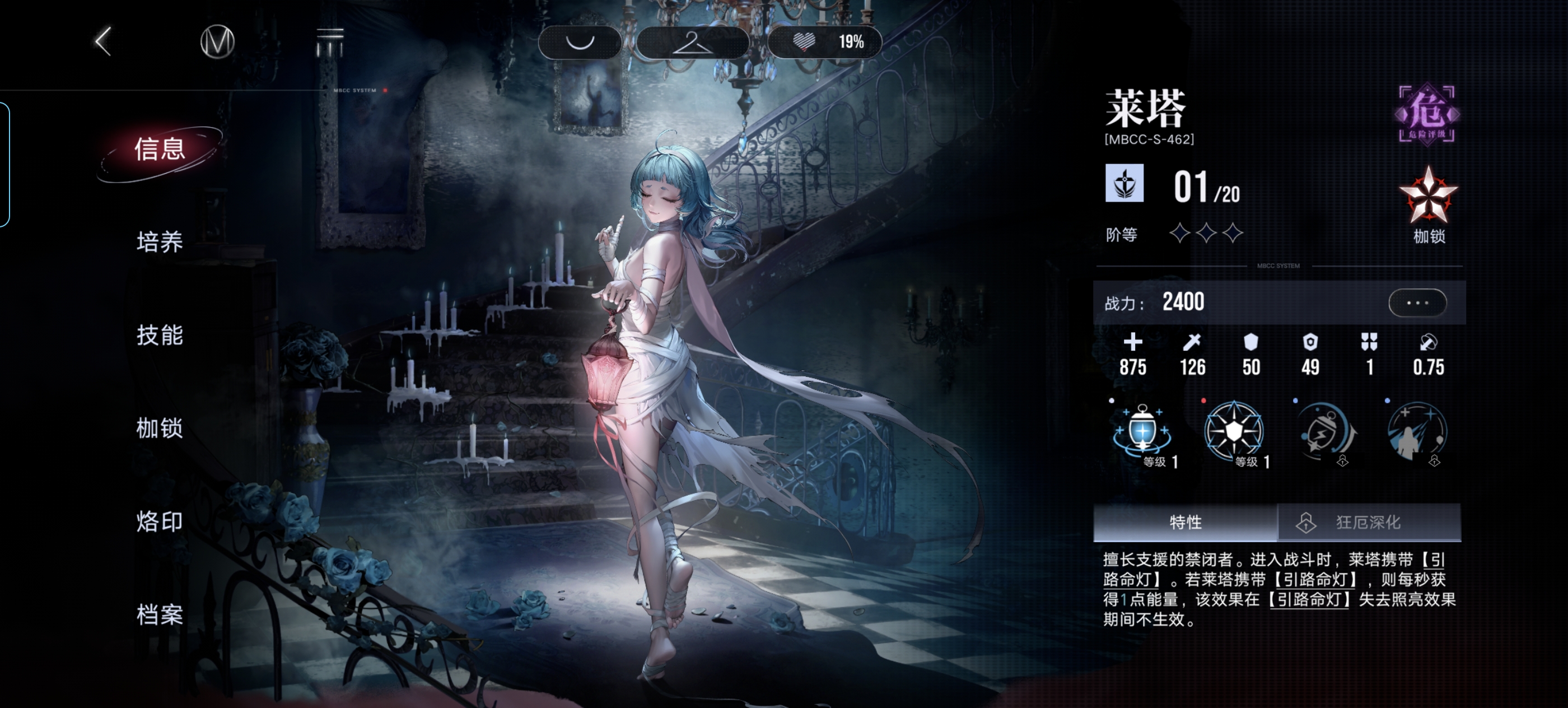
Task: Open the M home logo button
Action: [x=217, y=41]
